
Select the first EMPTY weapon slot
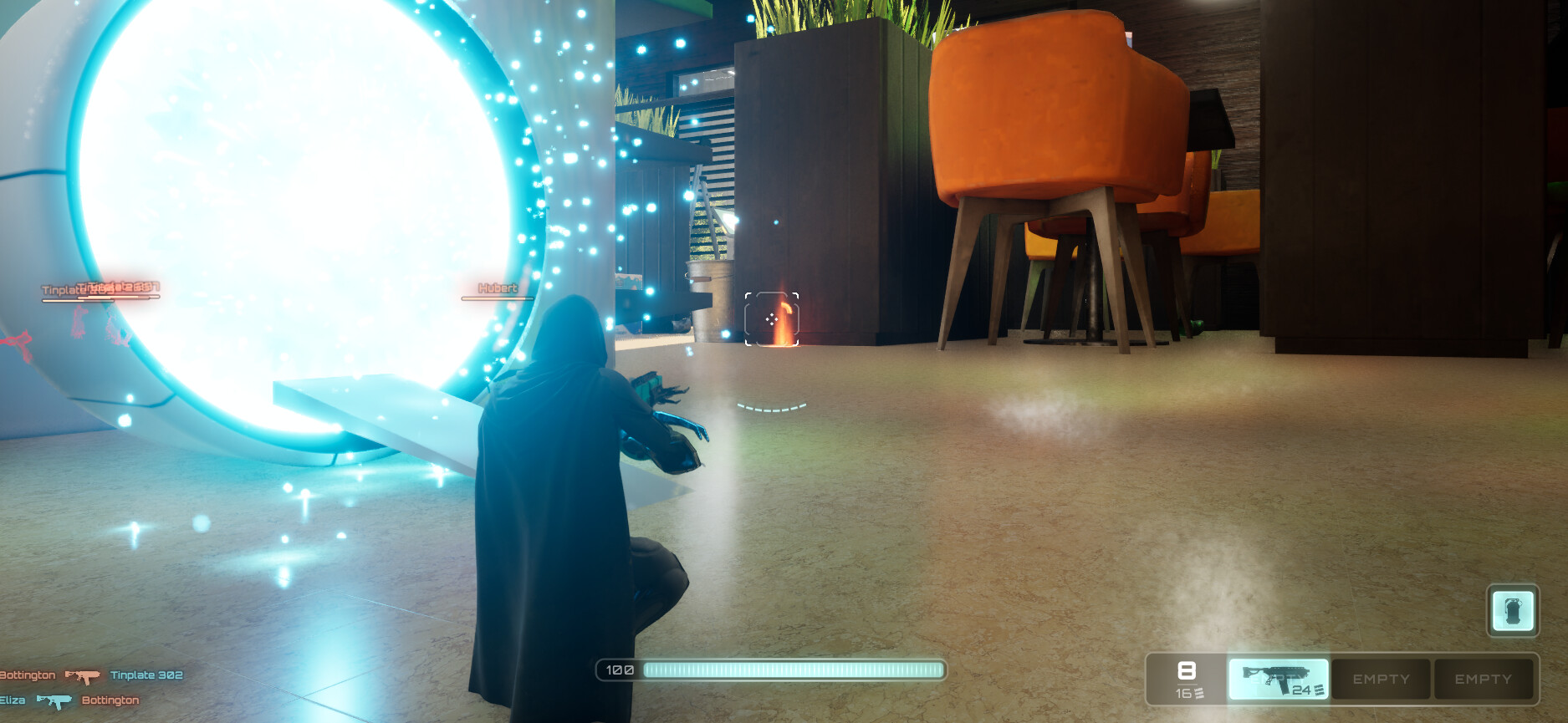(1380, 679)
